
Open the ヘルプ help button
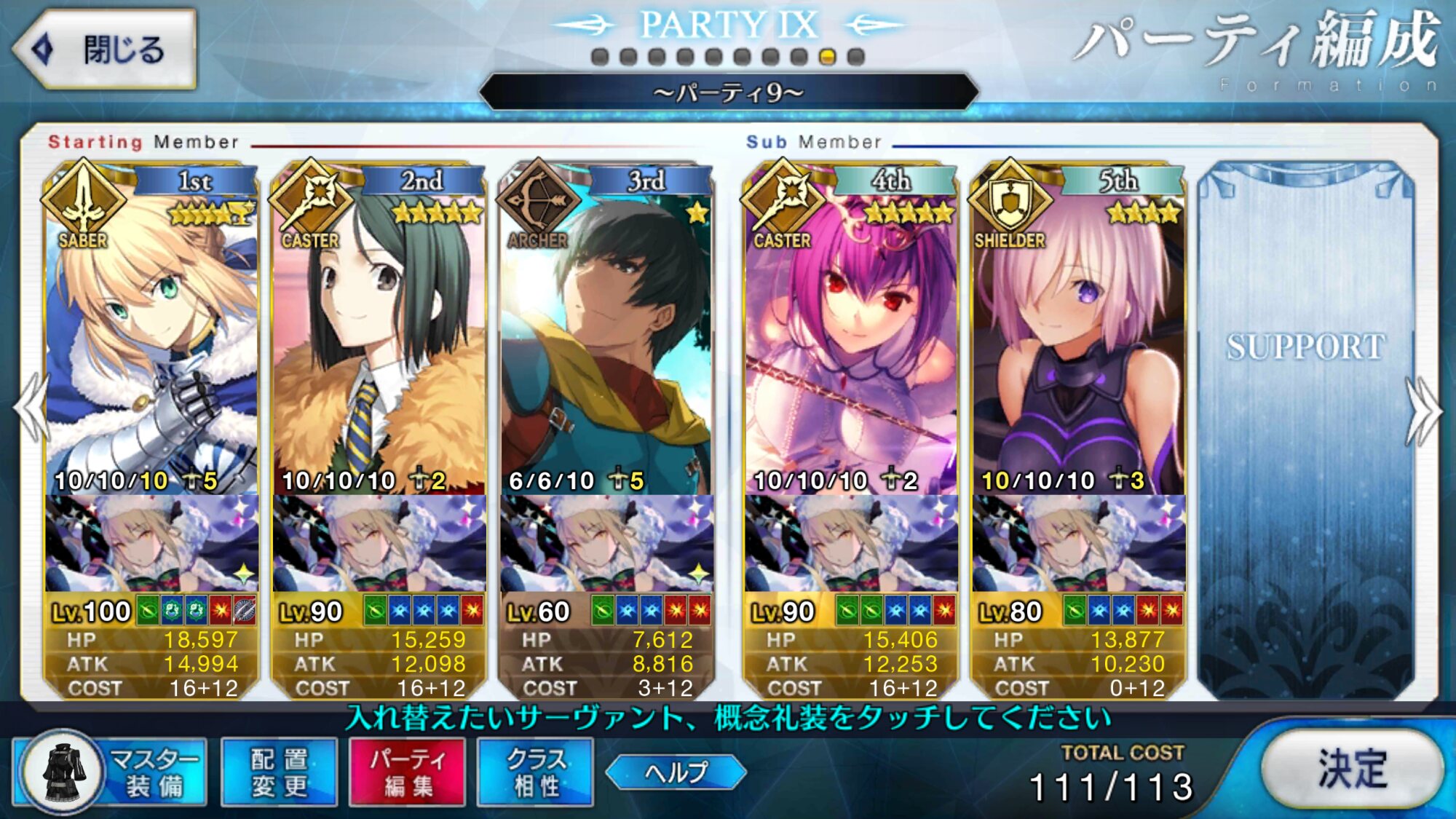pos(676,772)
